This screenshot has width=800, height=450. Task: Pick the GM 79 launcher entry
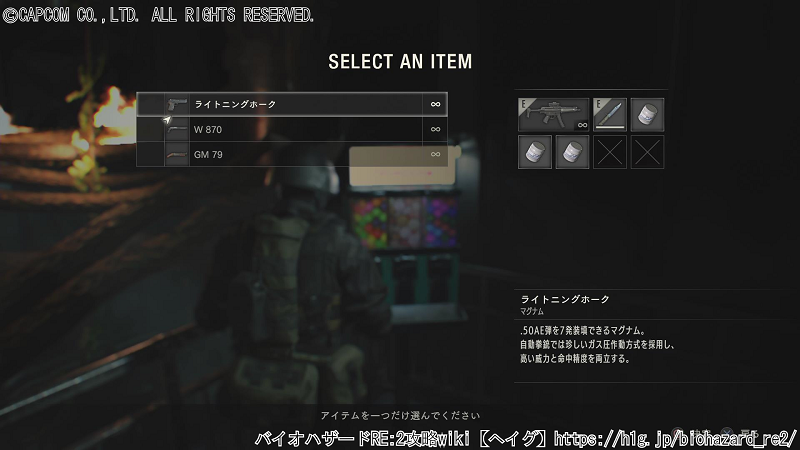[290, 154]
